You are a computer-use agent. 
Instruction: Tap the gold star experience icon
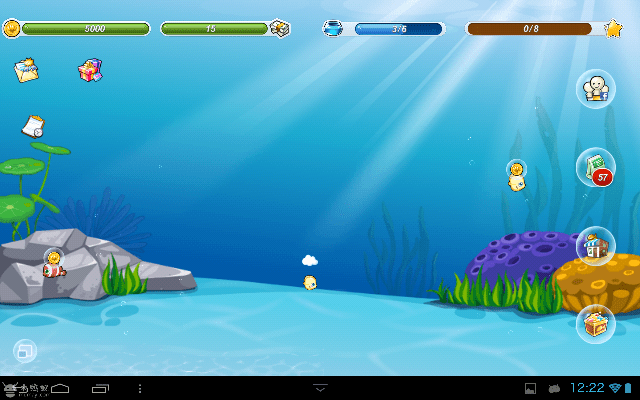coord(613,28)
